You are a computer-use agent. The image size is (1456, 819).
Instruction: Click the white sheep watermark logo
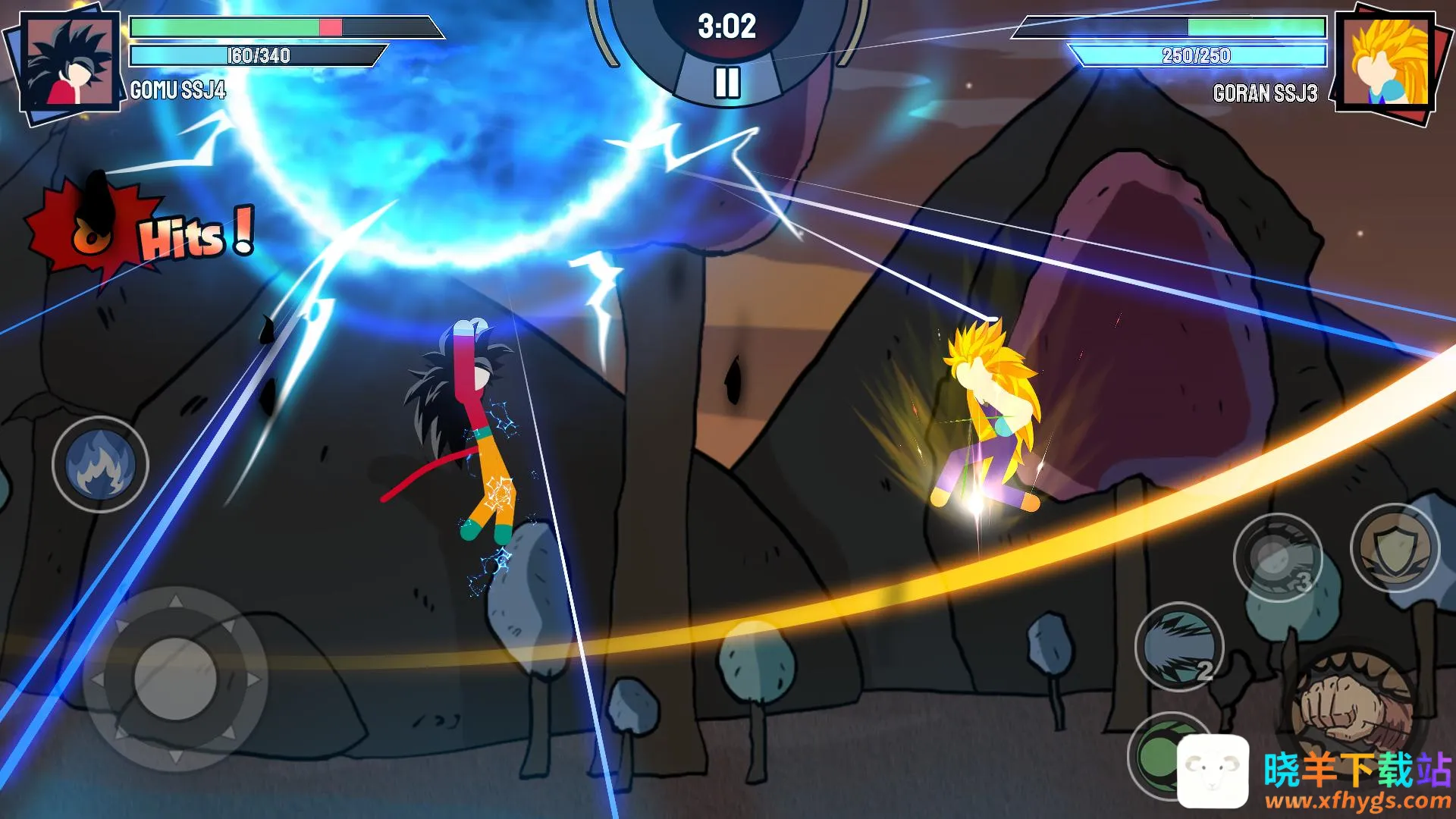click(x=1213, y=770)
